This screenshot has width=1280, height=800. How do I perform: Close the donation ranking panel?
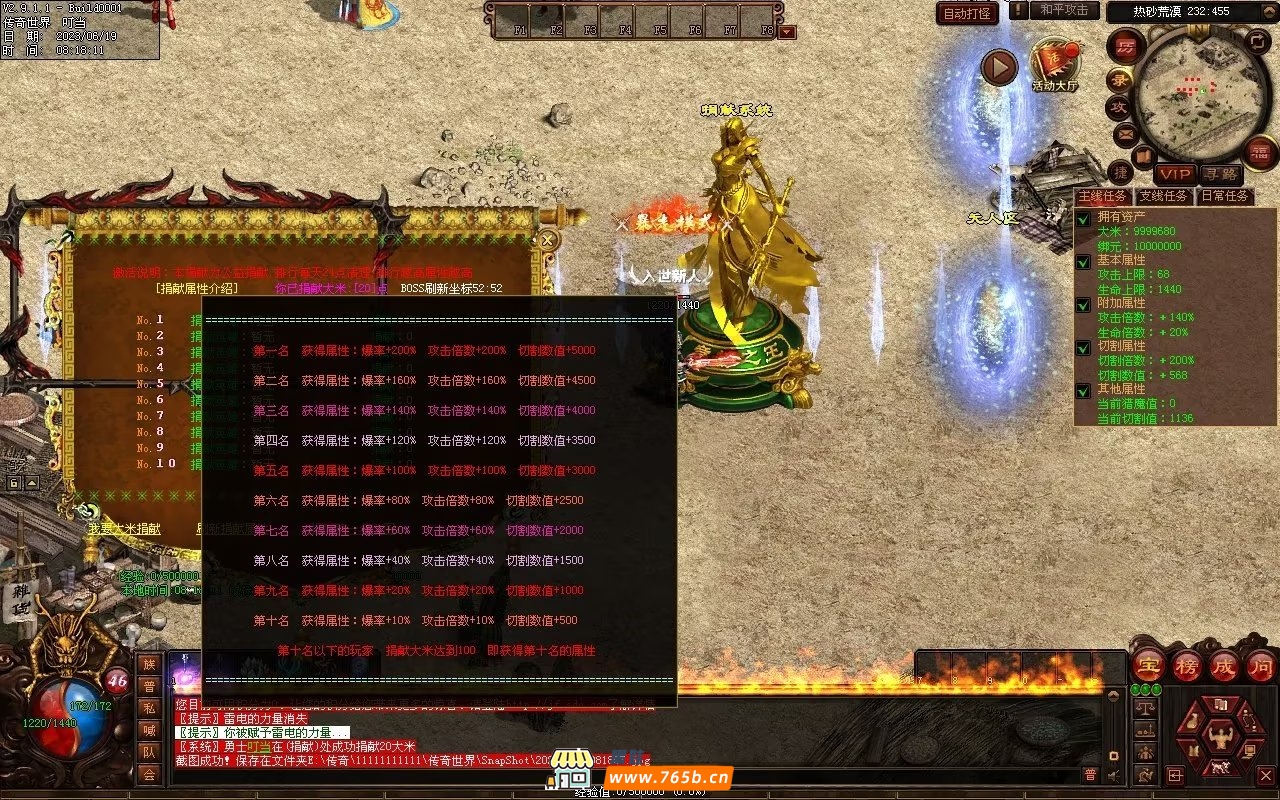click(547, 240)
